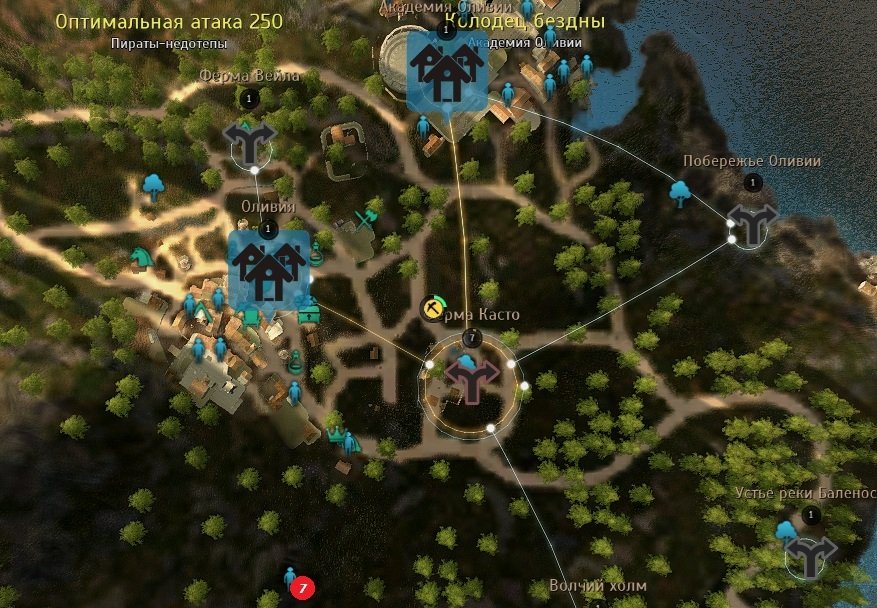Select the blue tree icon near Побережье Оливии
The width and height of the screenshot is (877, 608).
click(680, 191)
